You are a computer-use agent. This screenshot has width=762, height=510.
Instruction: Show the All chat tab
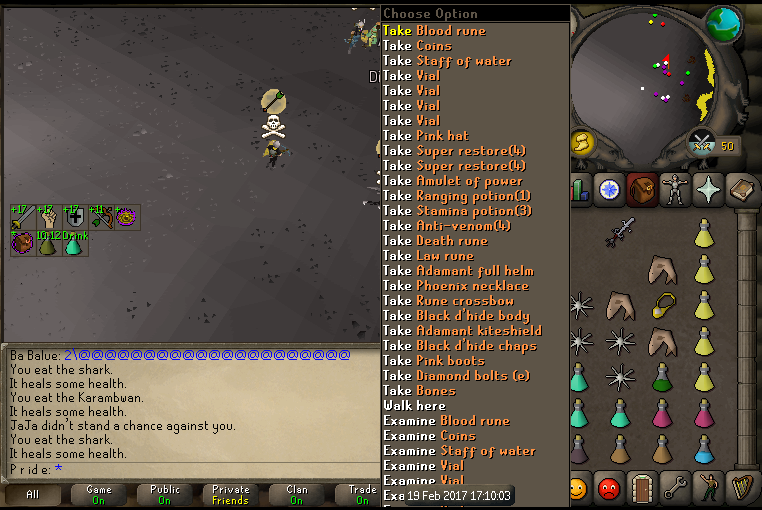click(x=33, y=495)
